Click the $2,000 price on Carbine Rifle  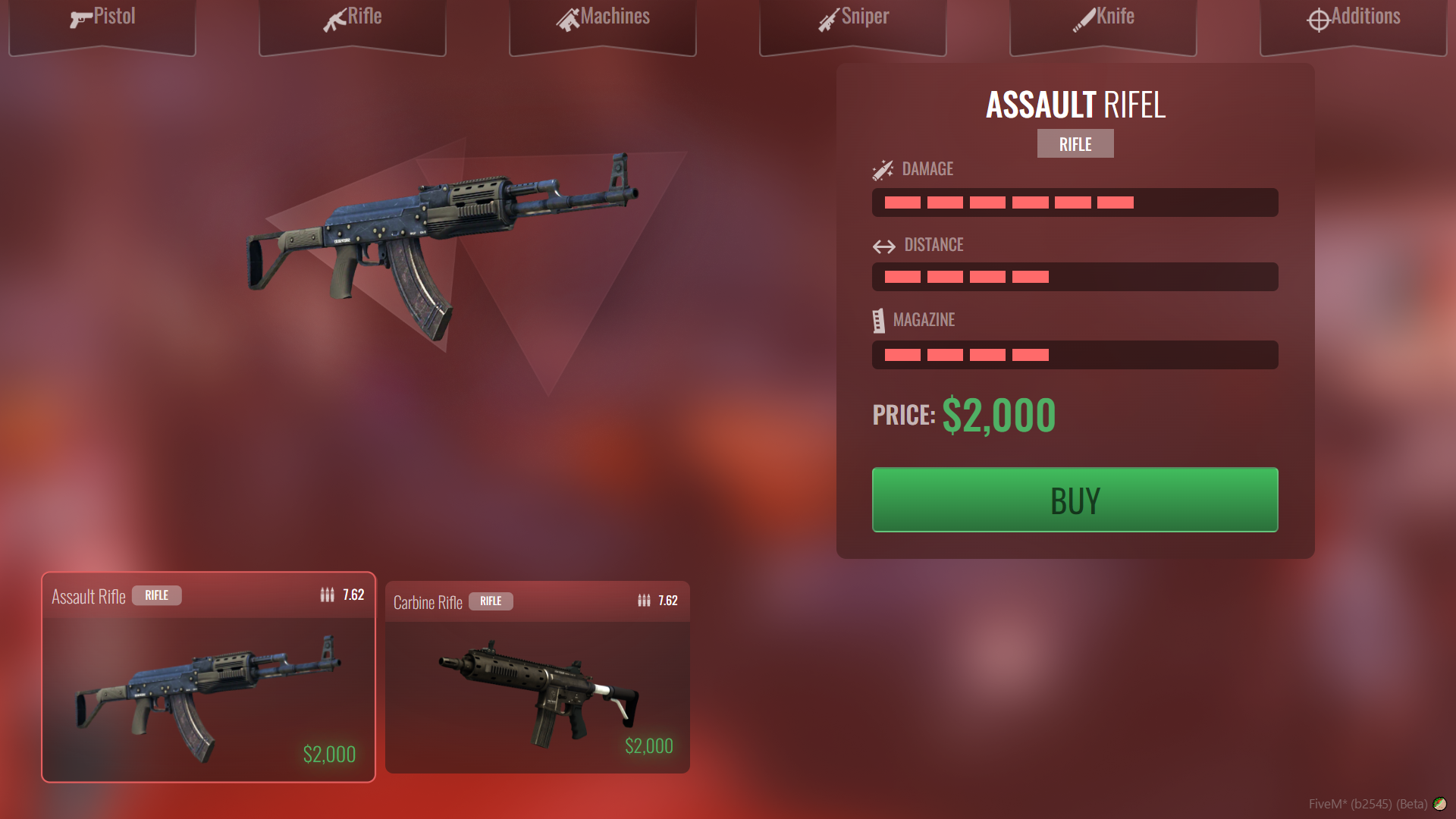pos(649,745)
